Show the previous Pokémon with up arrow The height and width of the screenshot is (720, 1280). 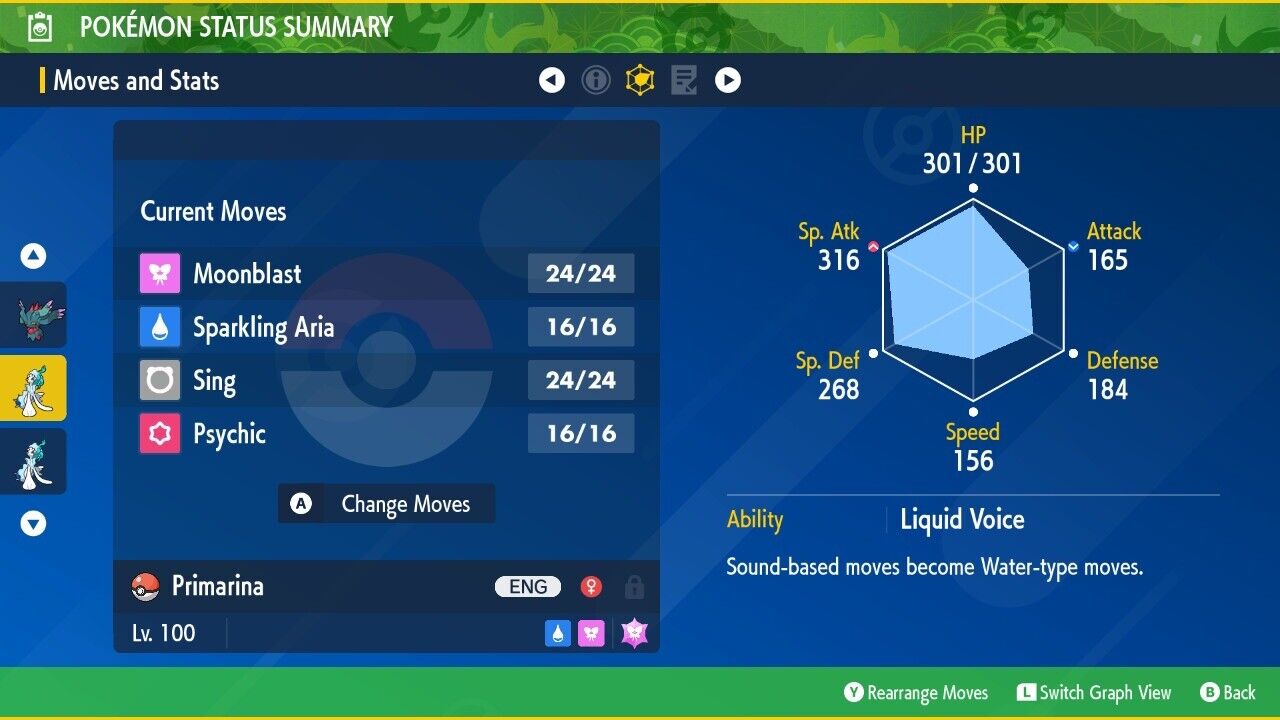tap(33, 257)
